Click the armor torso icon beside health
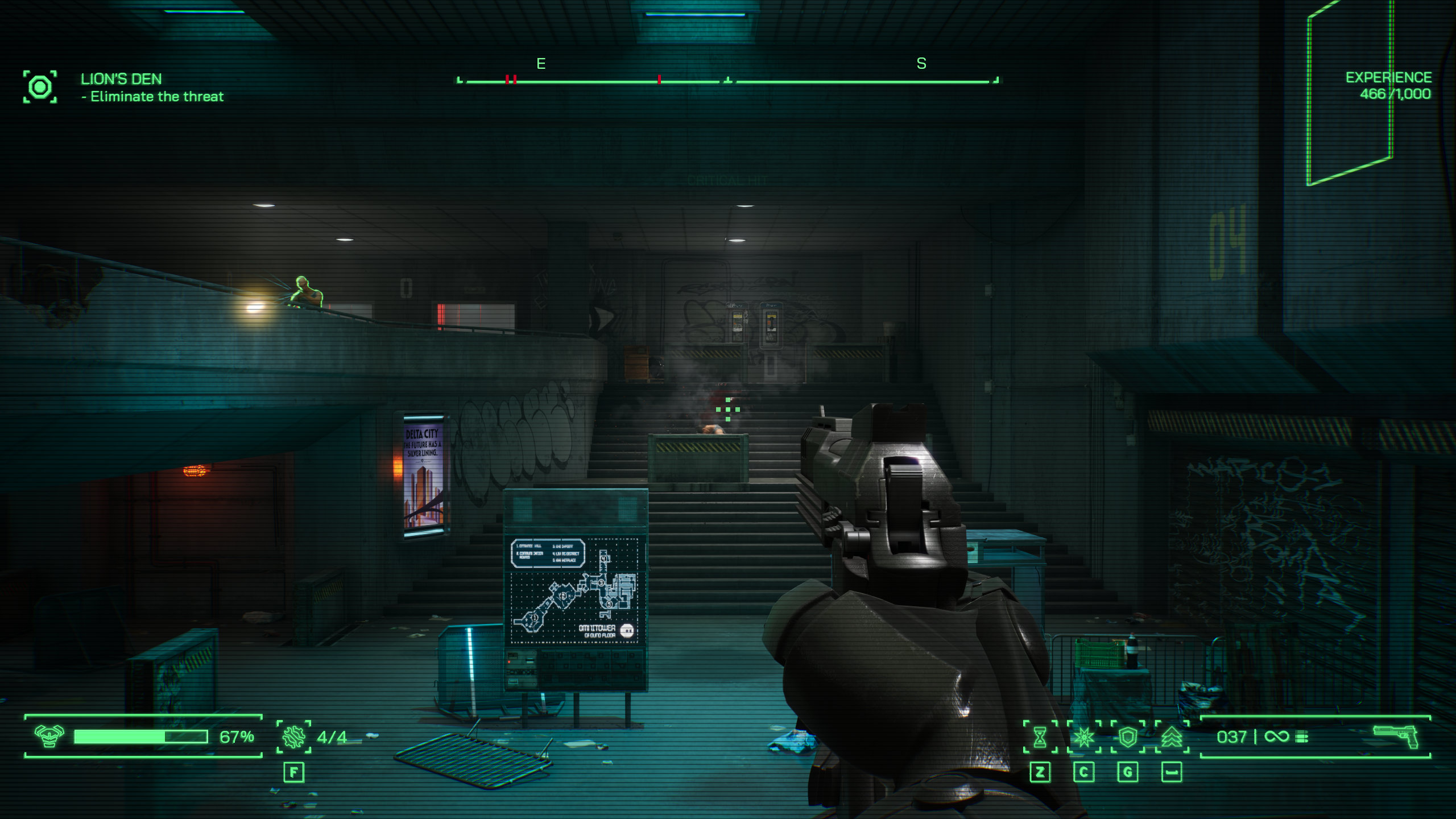Screen dimensions: 1456x819 pos(49,737)
